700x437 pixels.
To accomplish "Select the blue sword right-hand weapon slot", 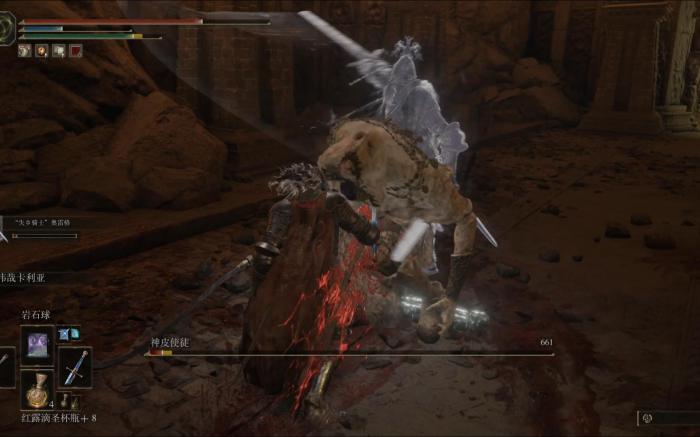I will 75,366.
